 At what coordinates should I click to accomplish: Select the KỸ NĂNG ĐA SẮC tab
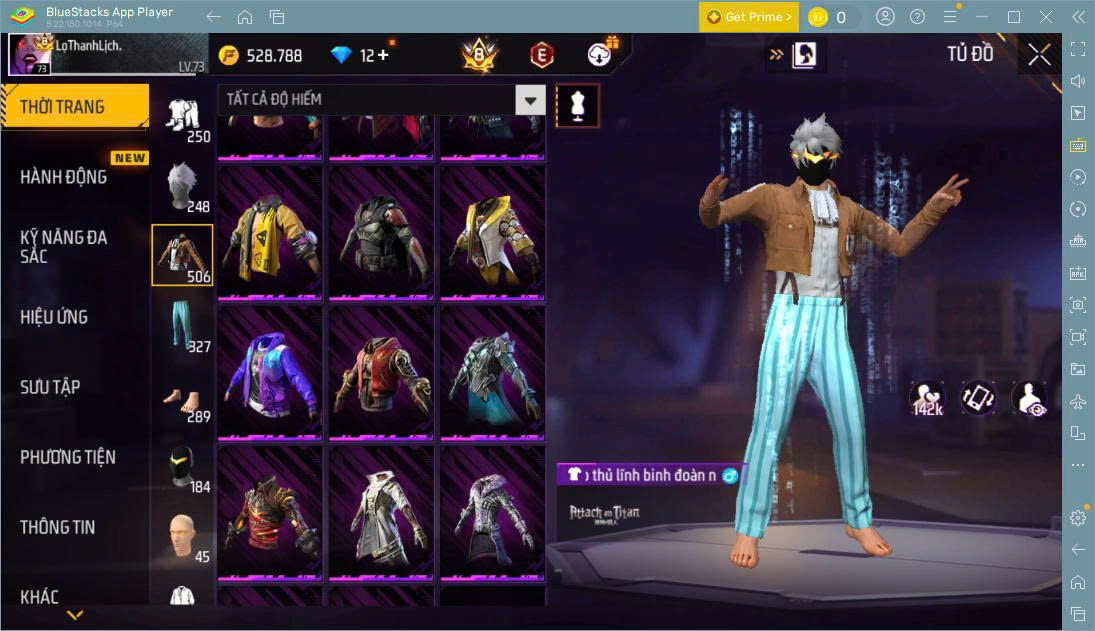(64, 247)
